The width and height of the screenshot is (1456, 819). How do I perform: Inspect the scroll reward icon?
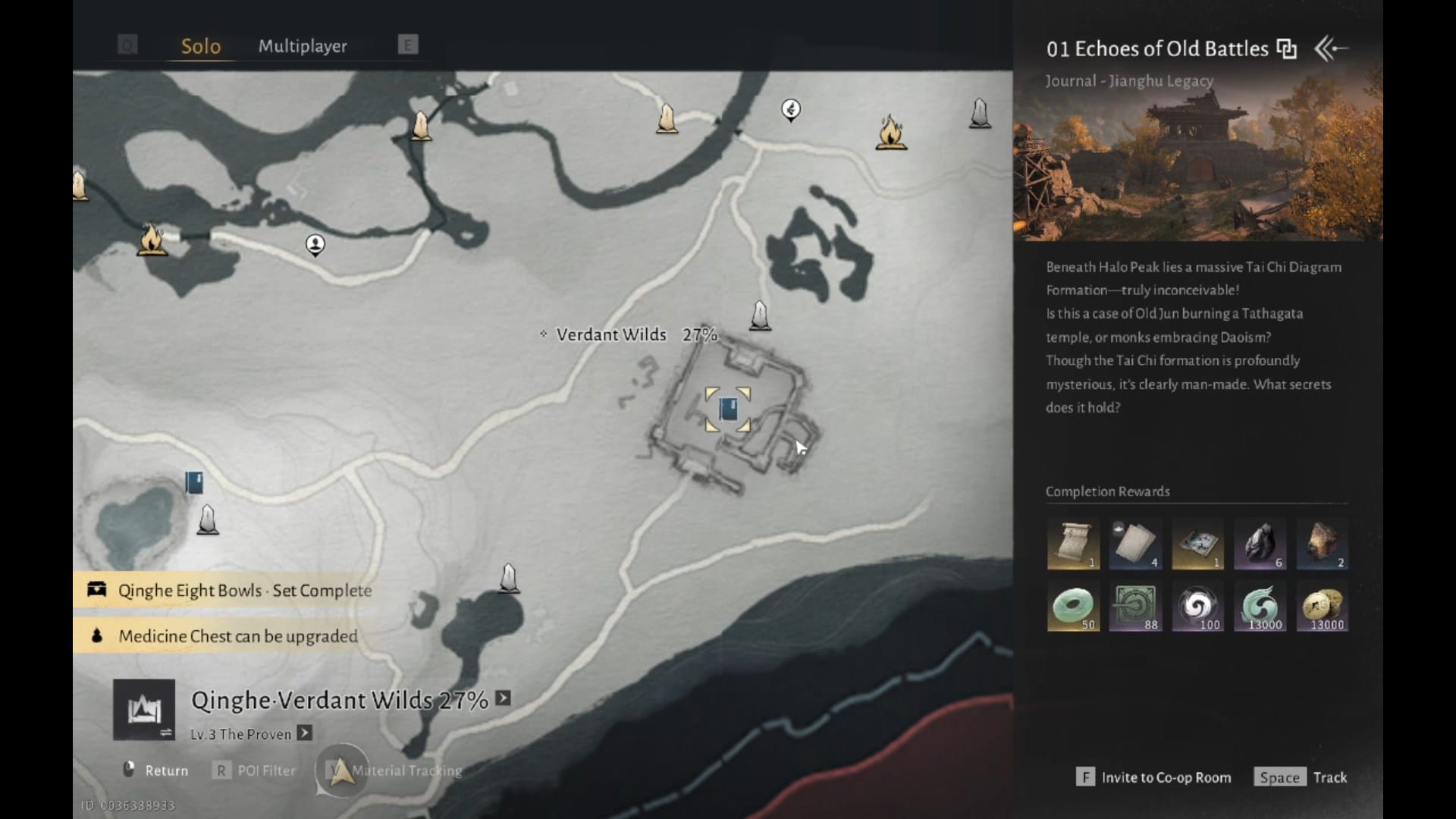point(1073,544)
